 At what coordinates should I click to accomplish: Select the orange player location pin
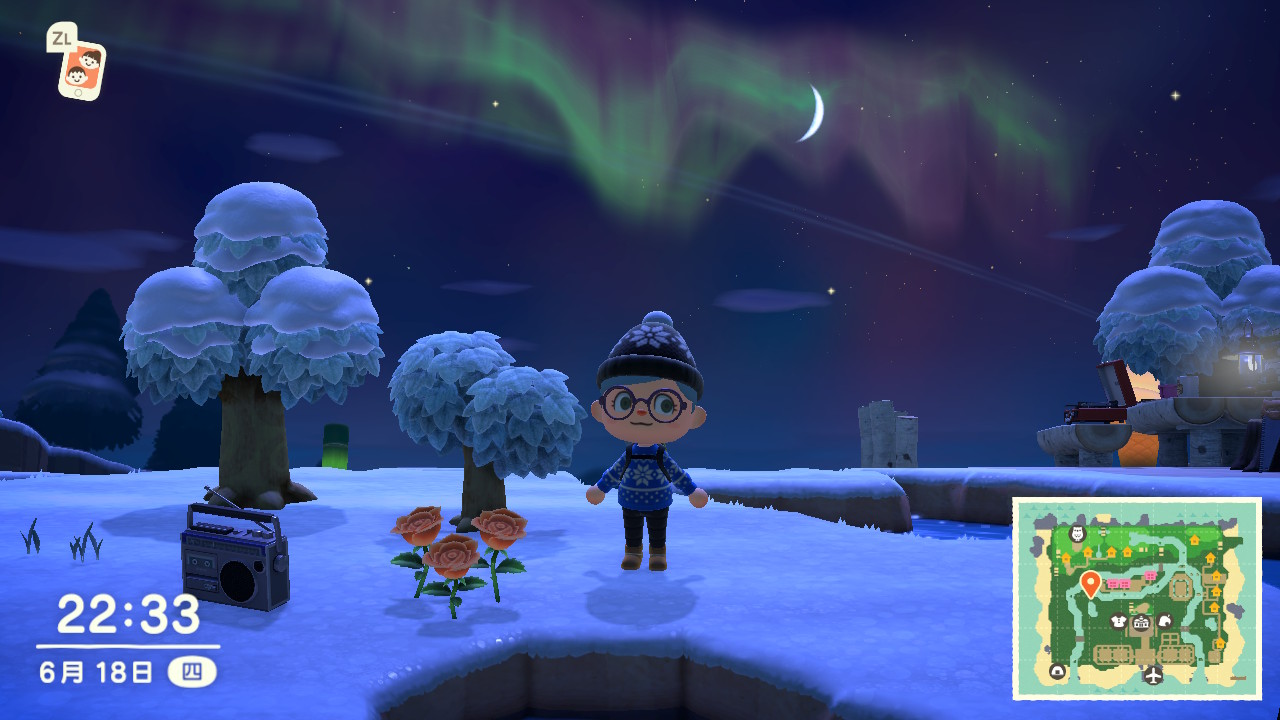(x=1090, y=583)
